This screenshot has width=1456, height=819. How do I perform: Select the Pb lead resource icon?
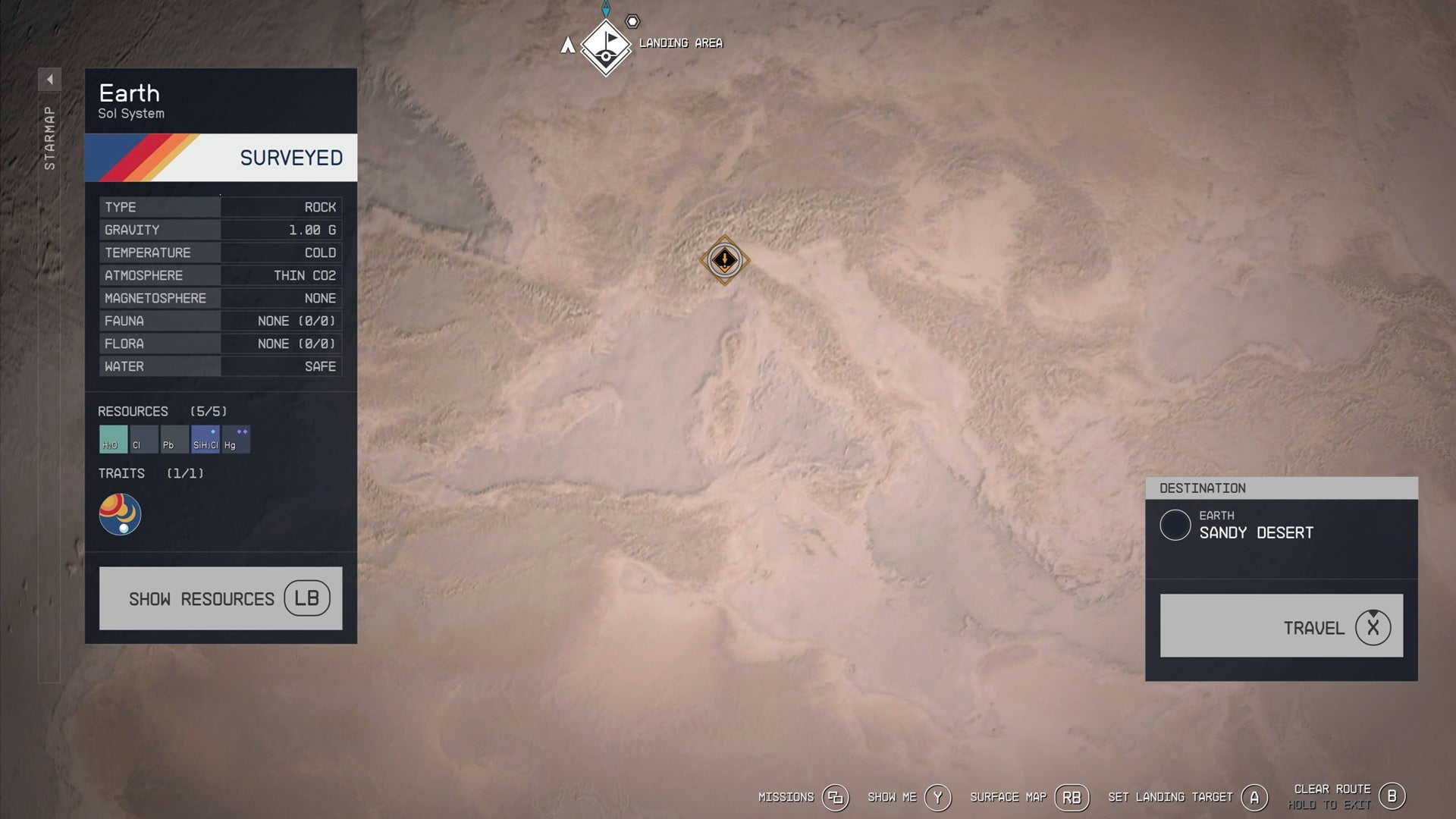[x=173, y=439]
